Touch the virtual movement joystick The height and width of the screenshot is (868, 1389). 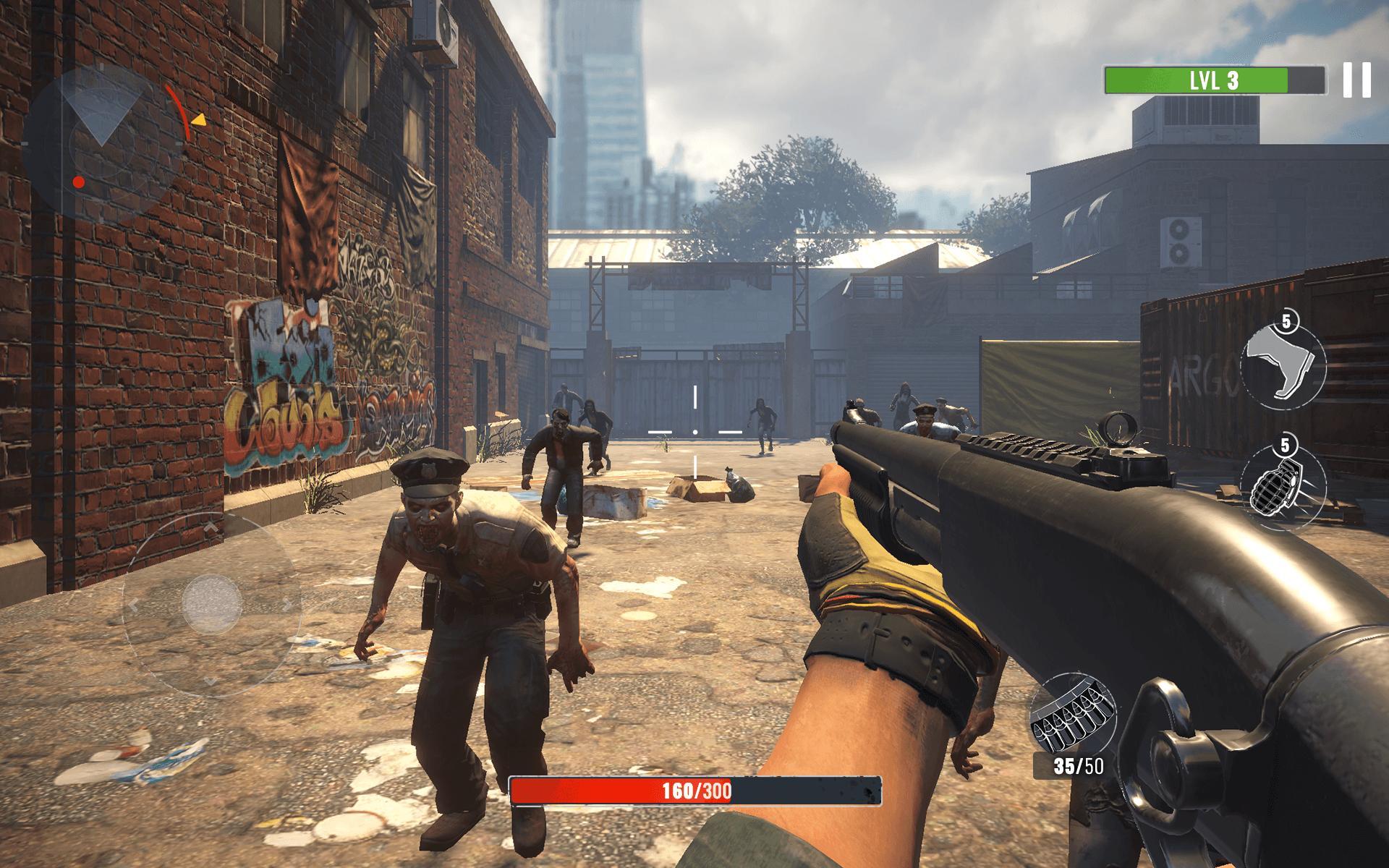212,603
